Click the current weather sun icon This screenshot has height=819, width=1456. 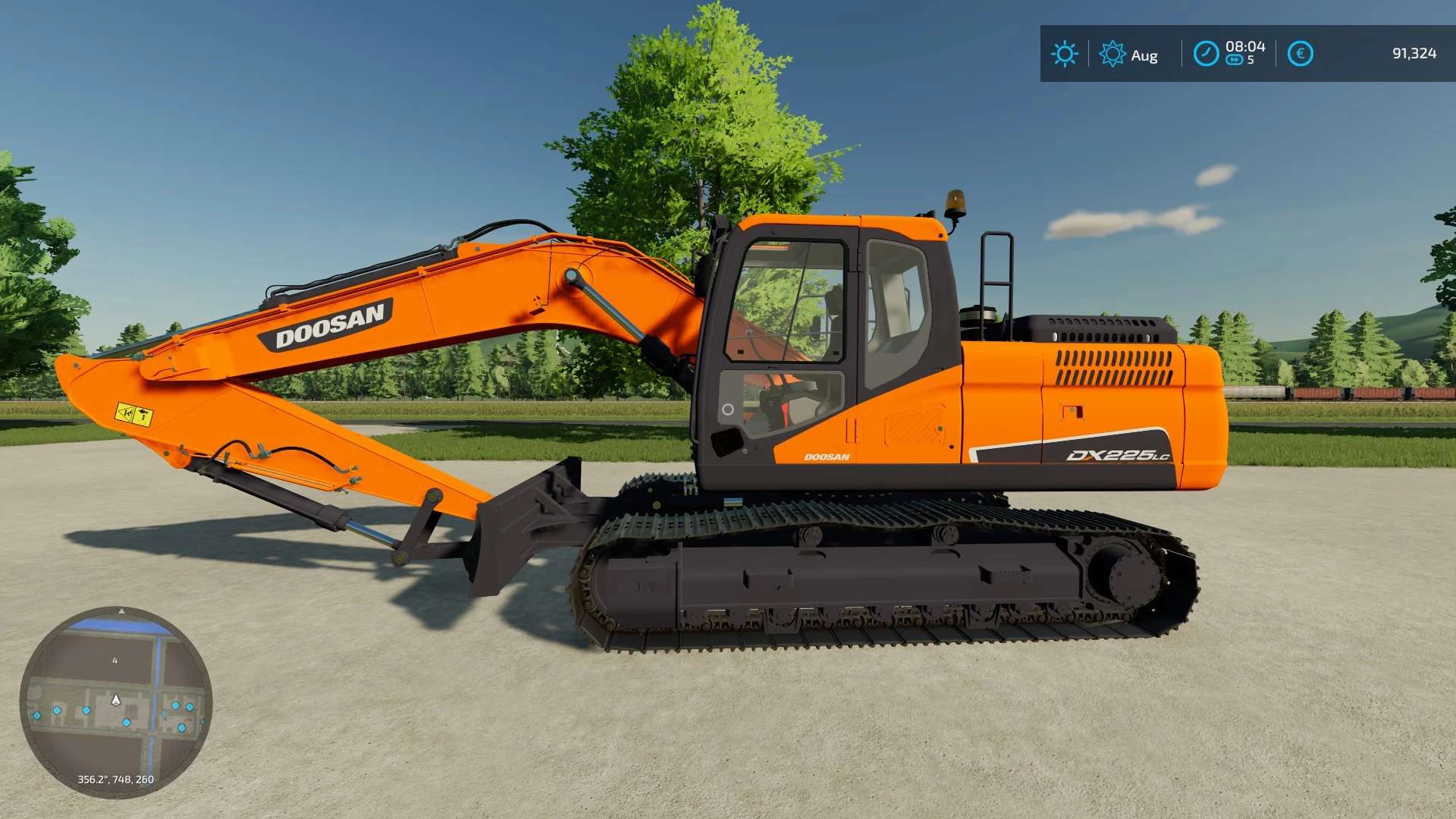click(x=1065, y=55)
